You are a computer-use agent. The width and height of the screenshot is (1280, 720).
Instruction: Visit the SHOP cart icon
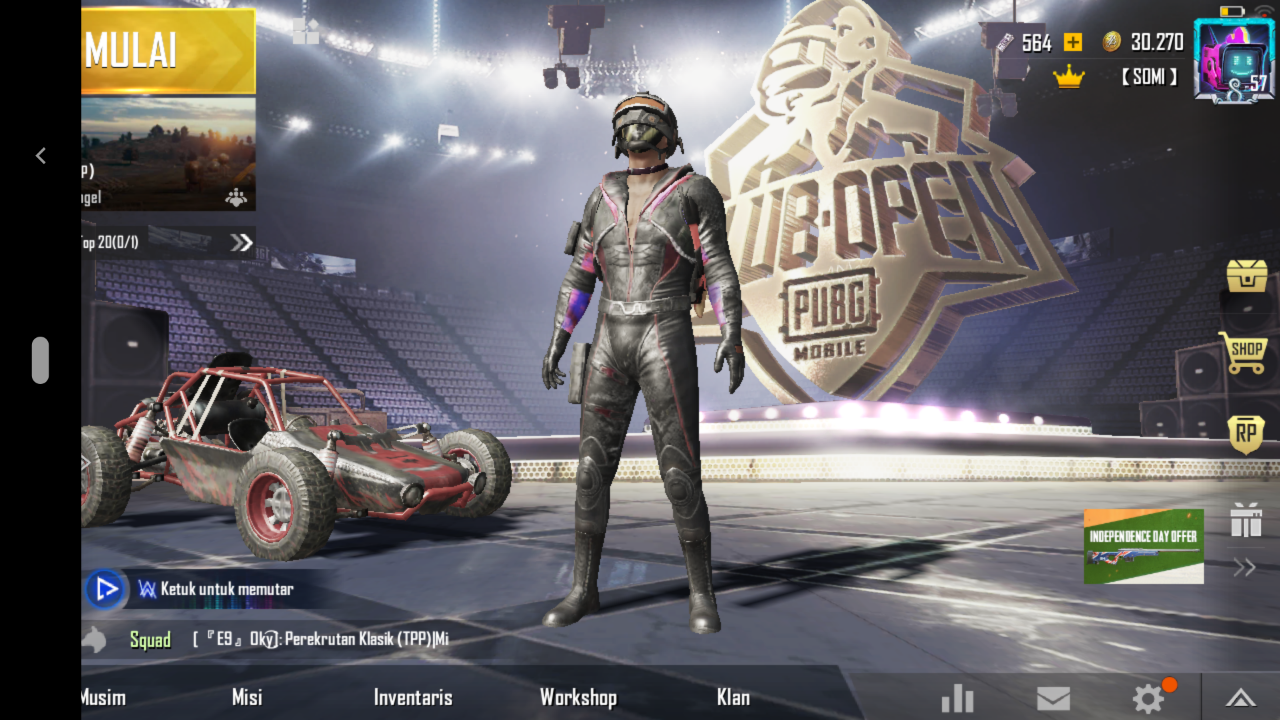pyautogui.click(x=1243, y=353)
